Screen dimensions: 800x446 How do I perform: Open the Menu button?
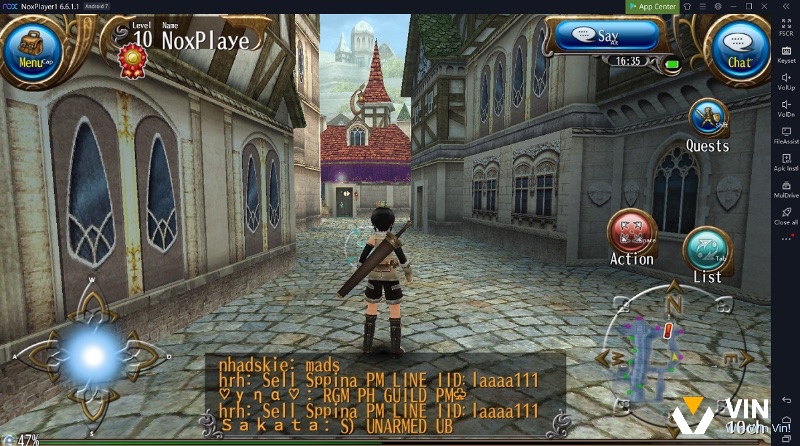coord(32,51)
